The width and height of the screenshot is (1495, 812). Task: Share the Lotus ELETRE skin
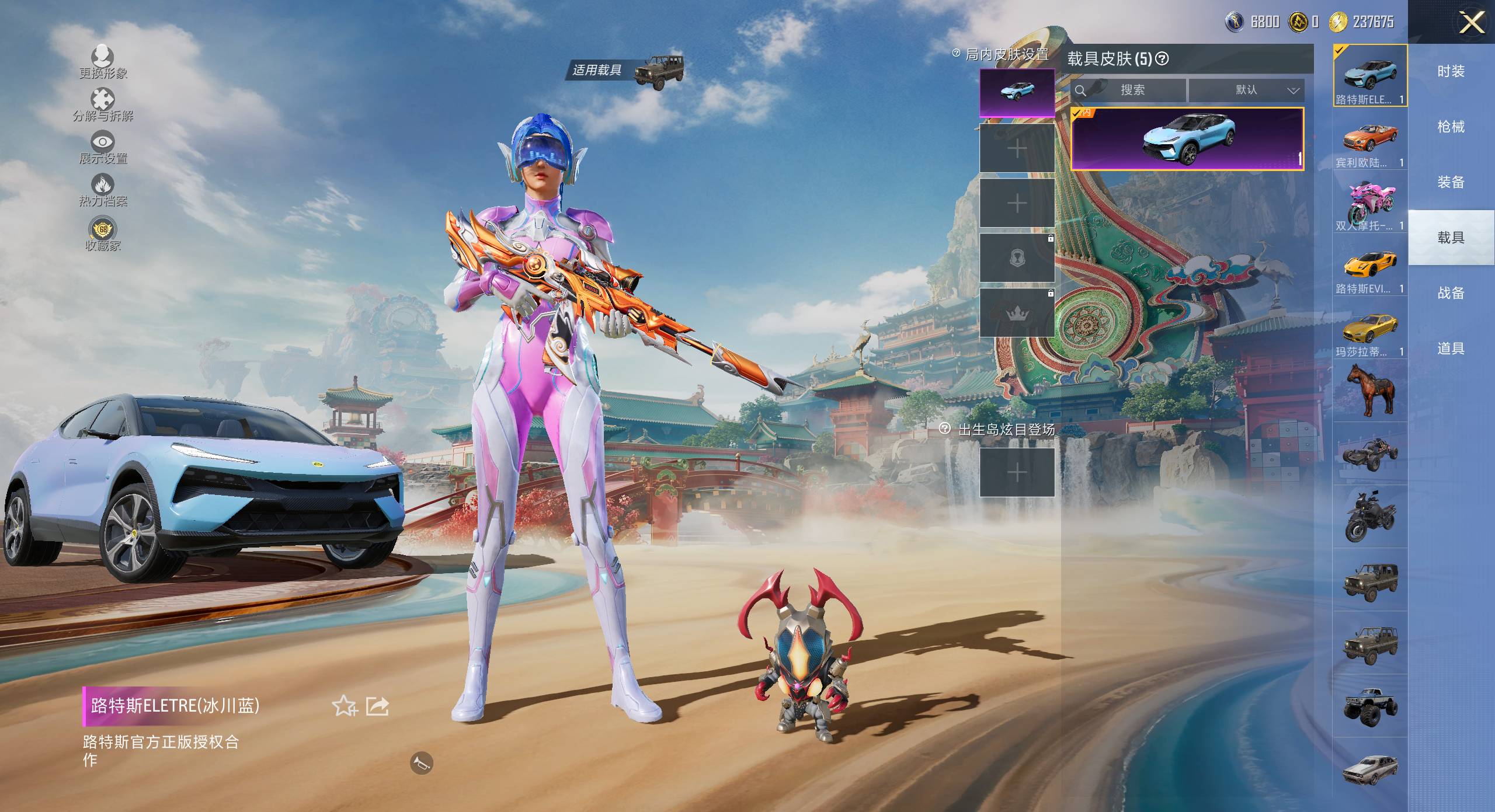(377, 706)
